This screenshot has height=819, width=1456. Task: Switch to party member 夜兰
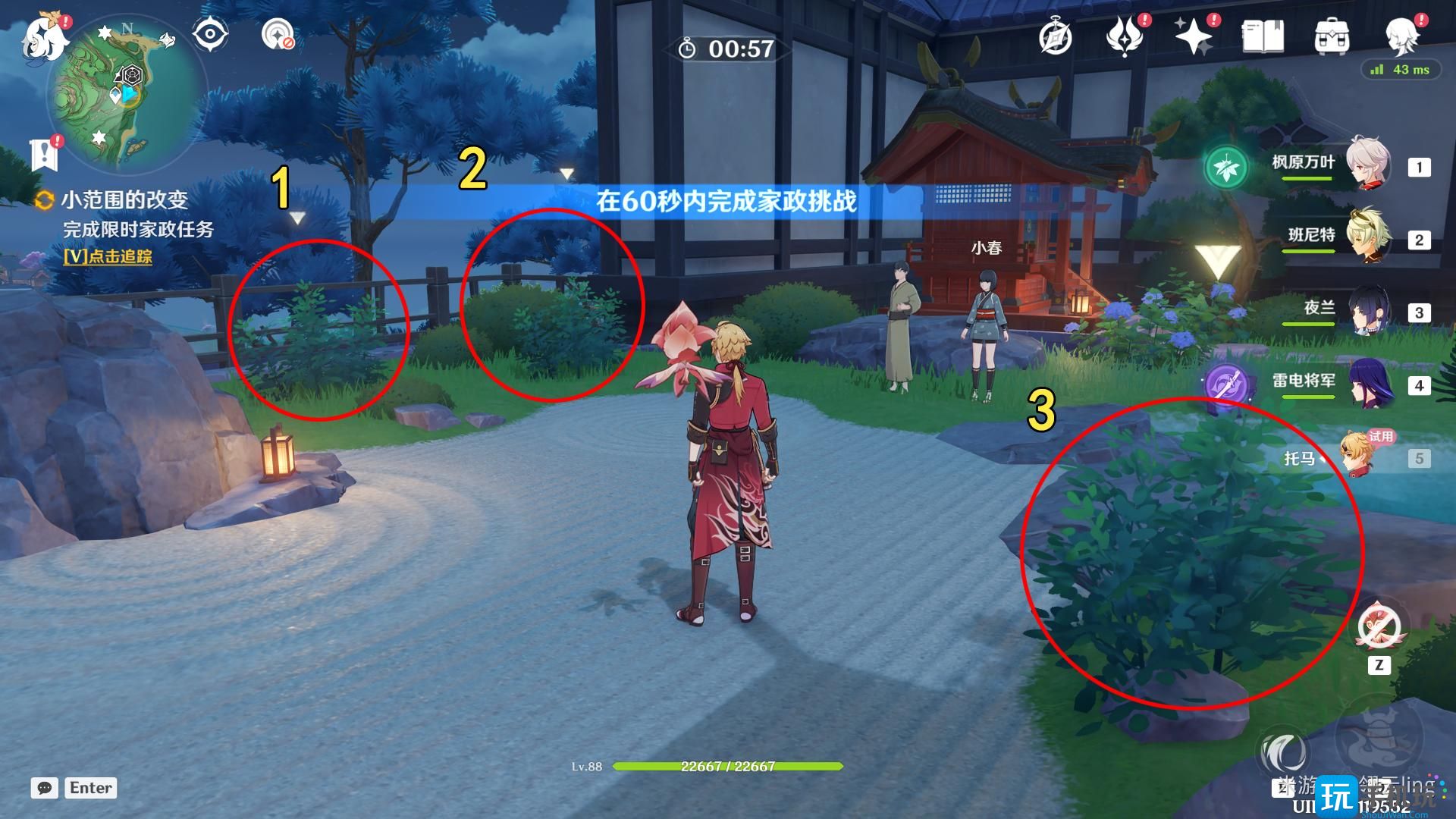[x=1368, y=310]
